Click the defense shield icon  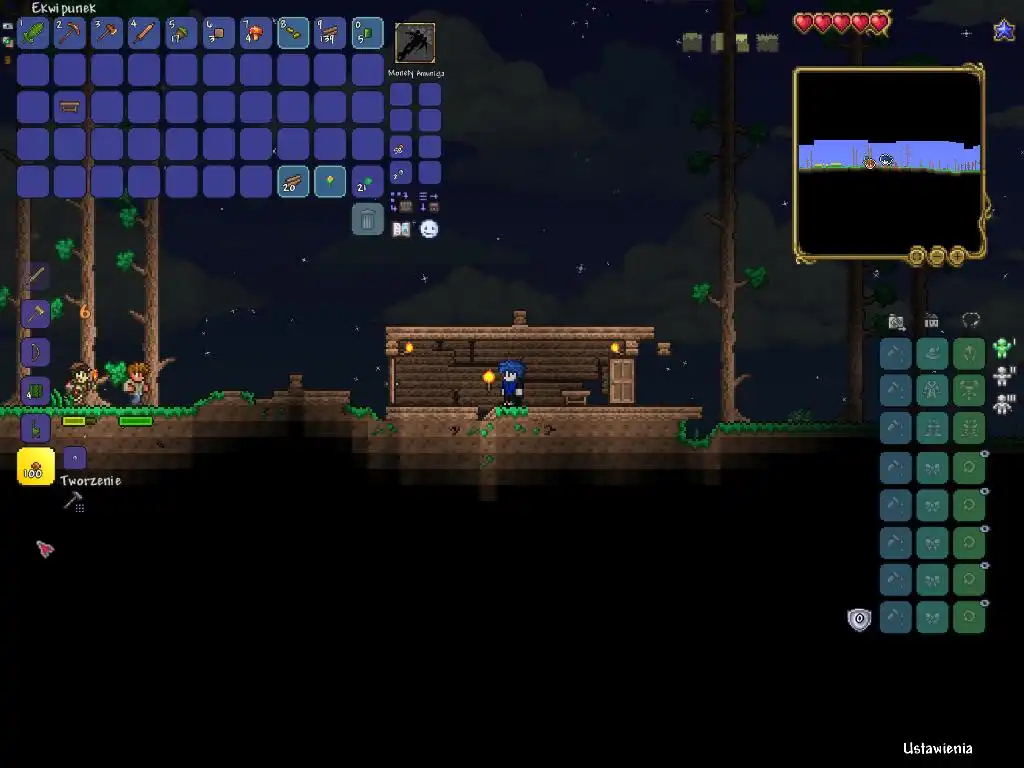(x=859, y=619)
